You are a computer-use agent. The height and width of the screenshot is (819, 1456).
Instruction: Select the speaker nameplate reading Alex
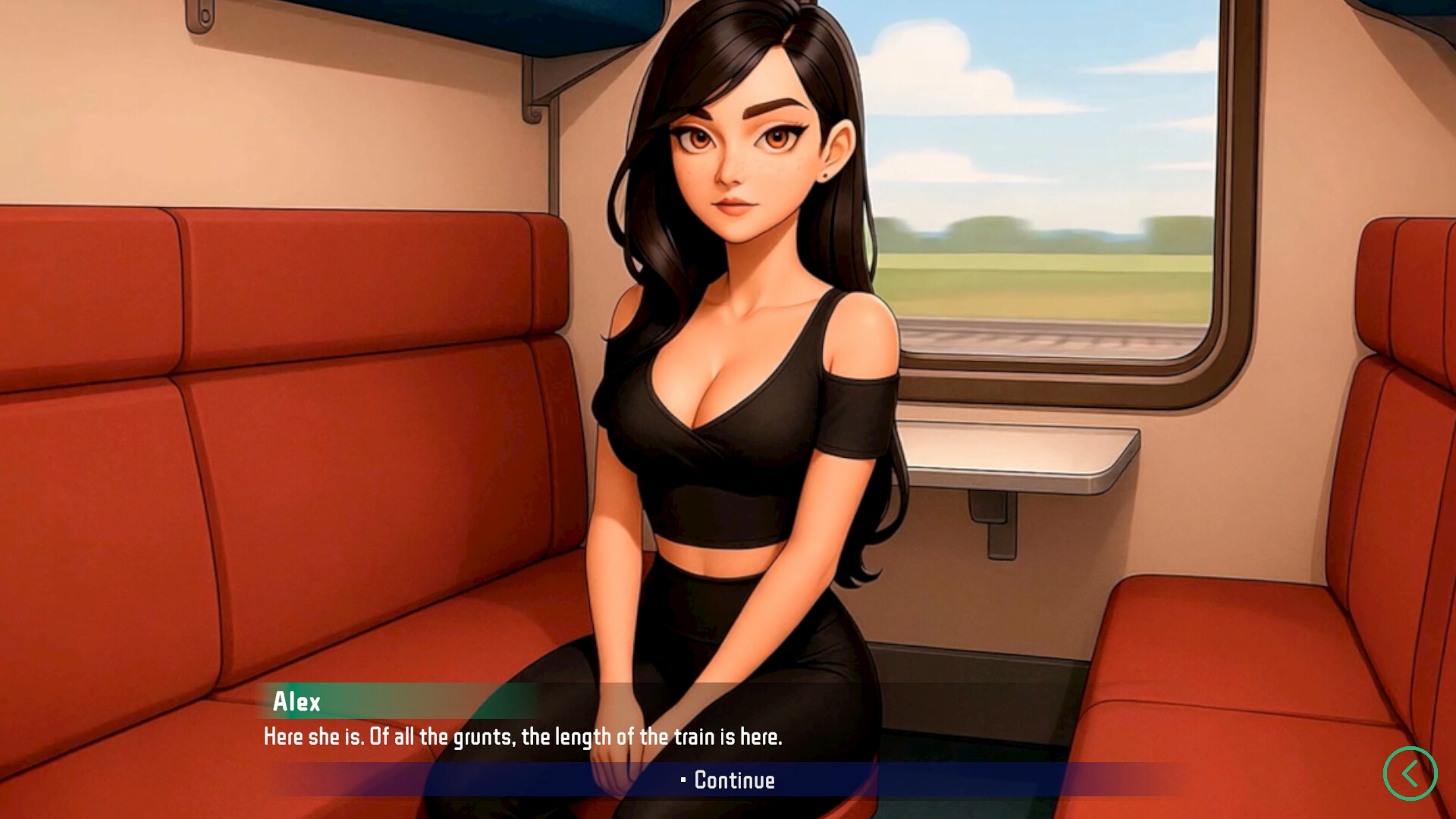298,702
